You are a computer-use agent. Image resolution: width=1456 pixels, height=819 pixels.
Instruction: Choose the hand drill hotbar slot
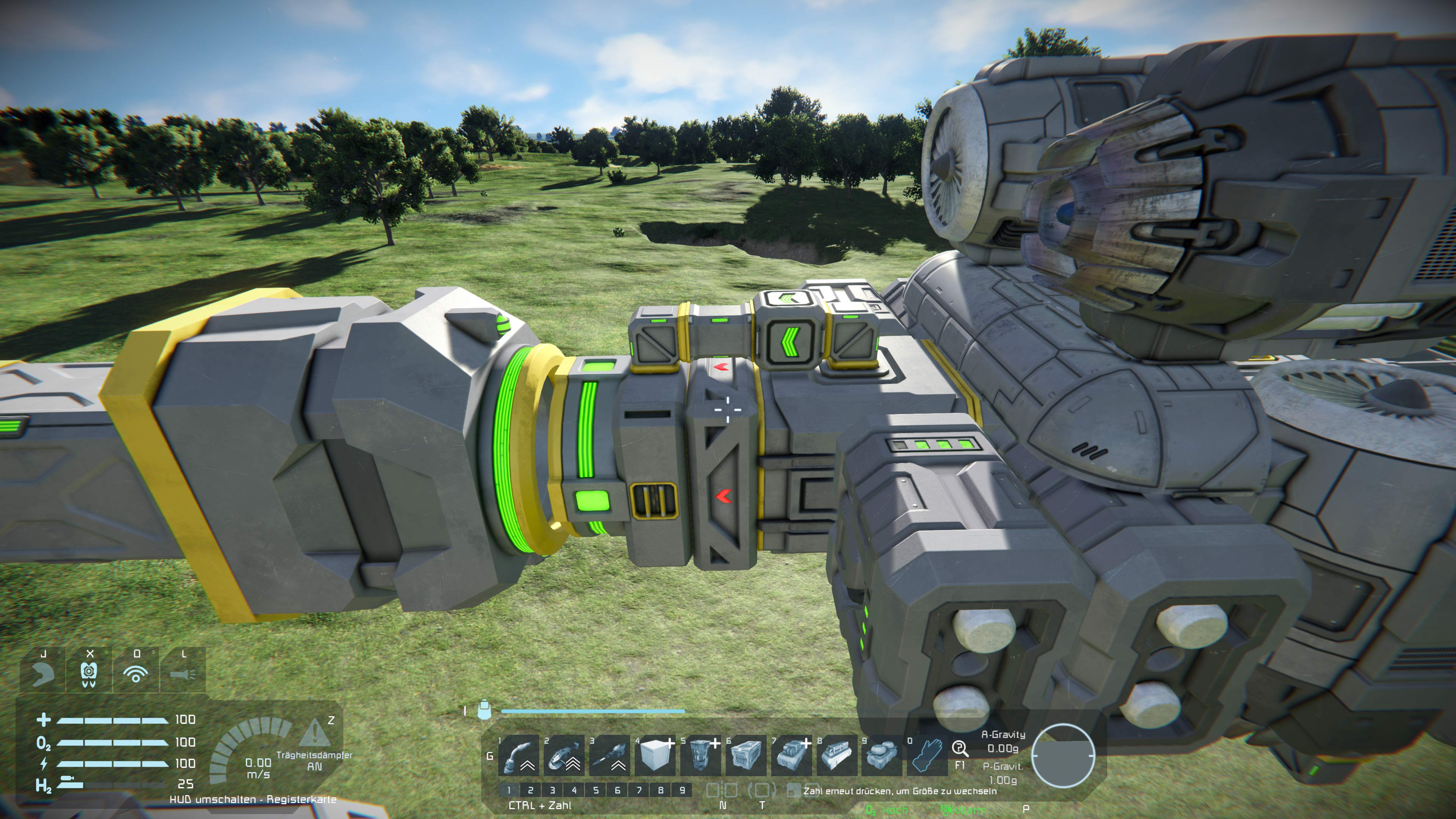coord(609,755)
